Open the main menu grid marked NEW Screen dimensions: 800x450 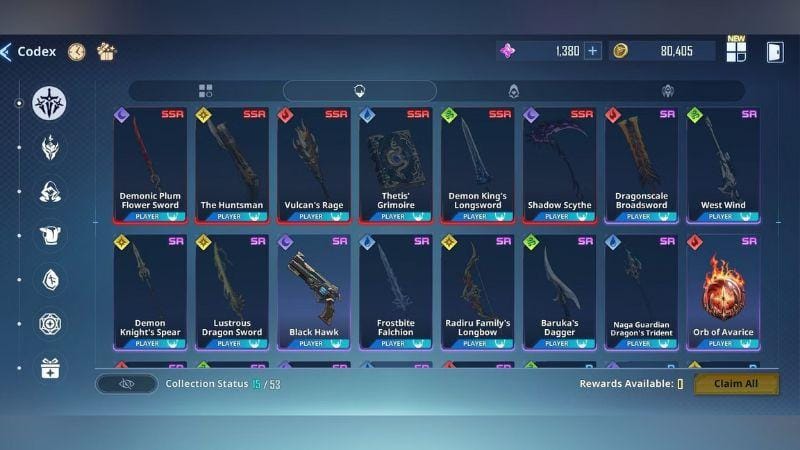736,51
